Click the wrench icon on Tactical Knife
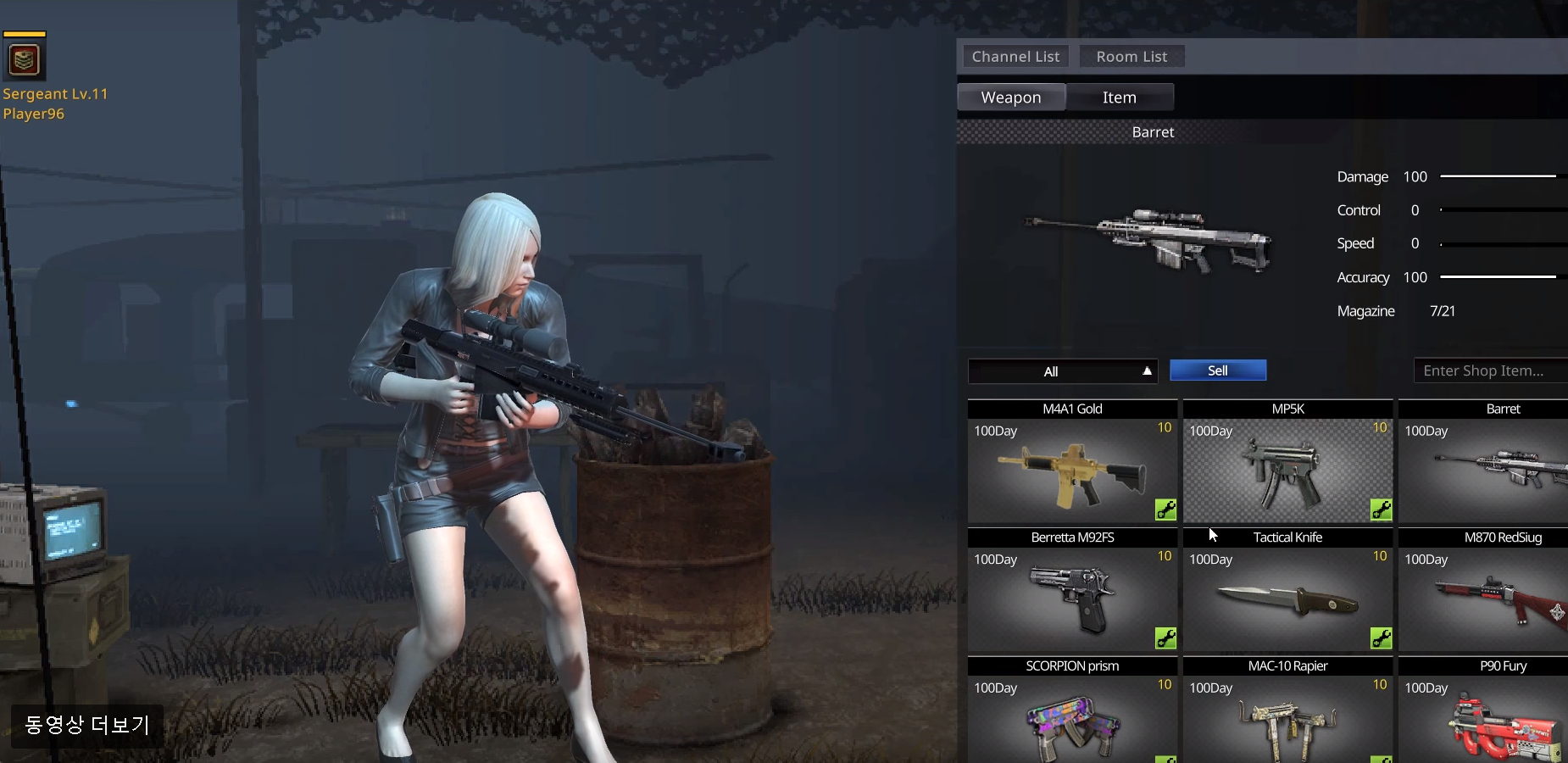This screenshot has height=763, width=1568. tap(1381, 638)
